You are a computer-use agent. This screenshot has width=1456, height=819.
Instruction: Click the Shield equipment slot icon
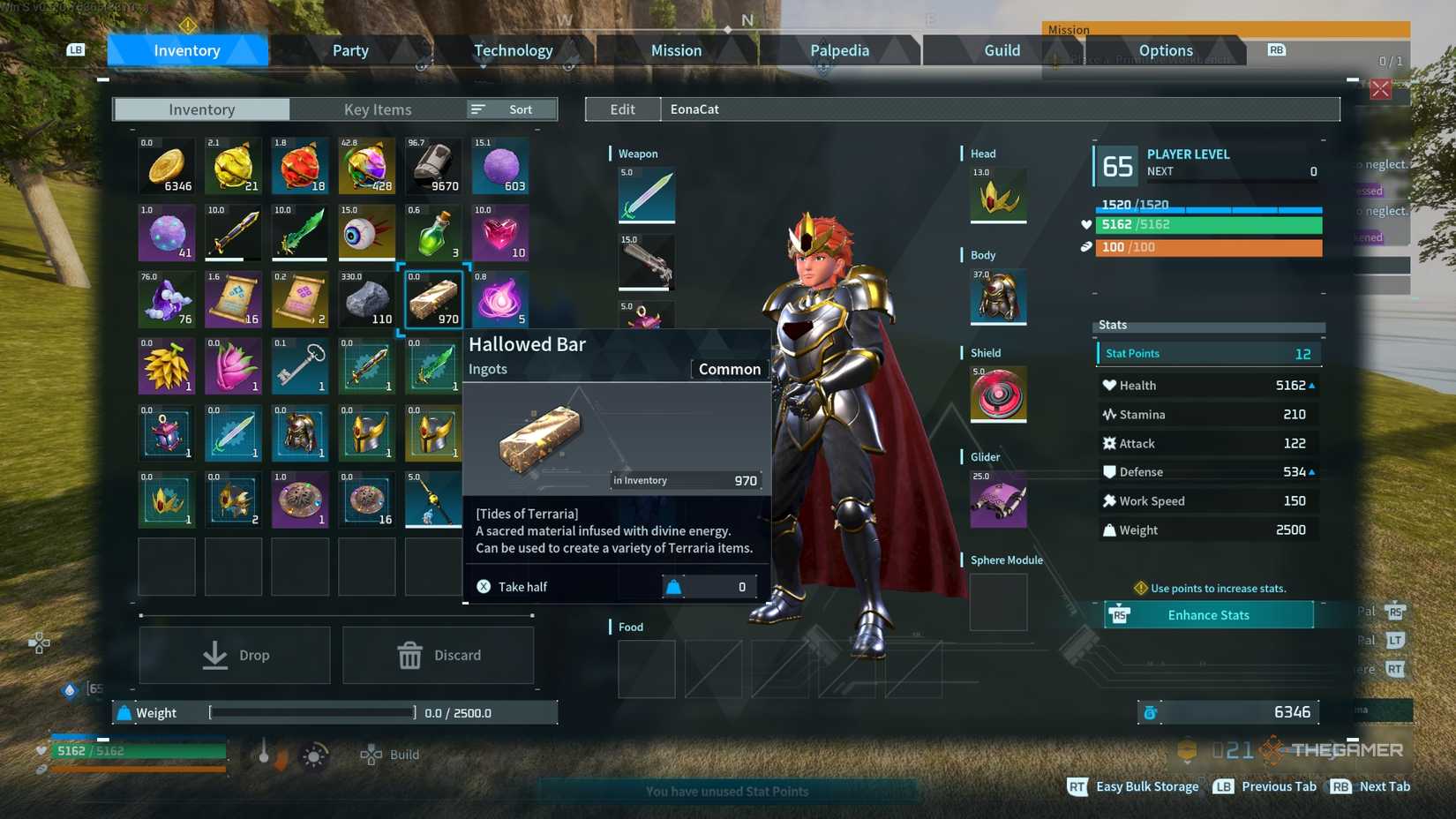click(997, 394)
